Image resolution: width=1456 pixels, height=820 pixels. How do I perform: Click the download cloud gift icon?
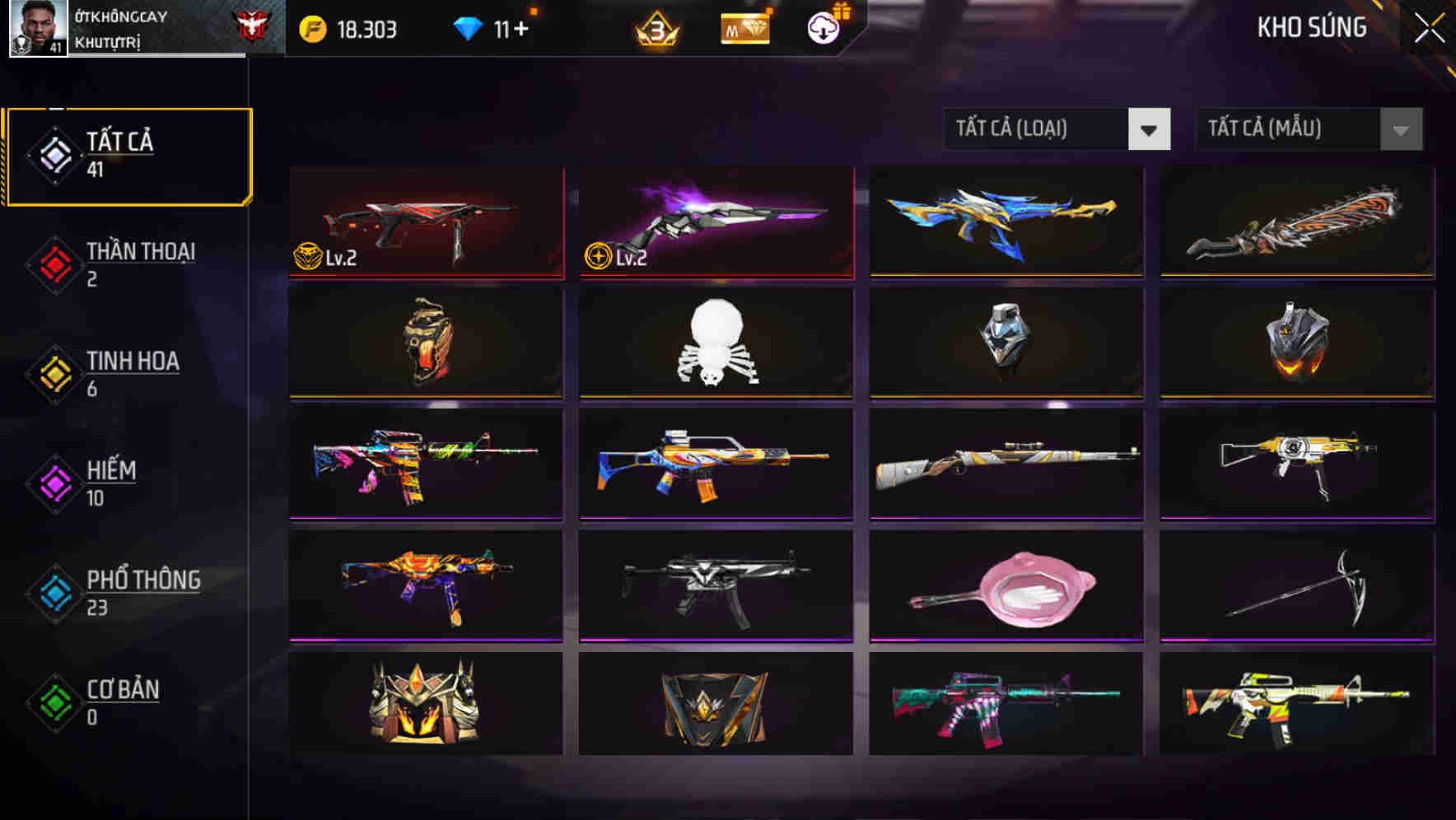(x=822, y=27)
